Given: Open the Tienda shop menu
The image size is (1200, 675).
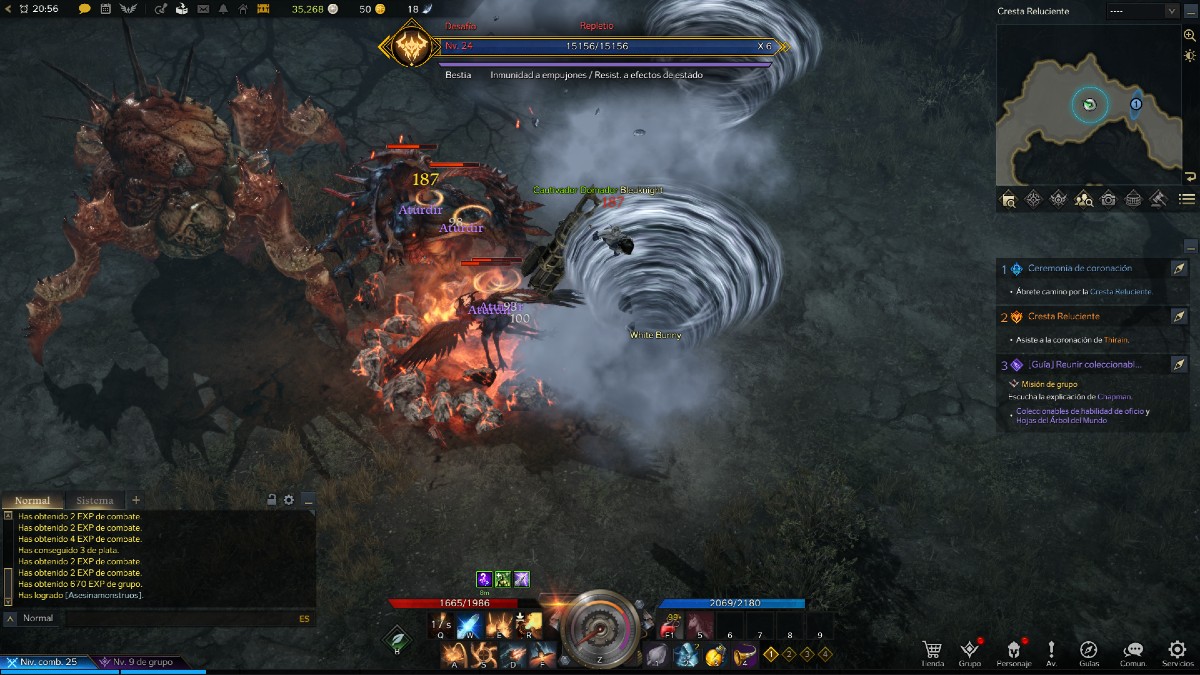Looking at the screenshot, I should click(x=932, y=651).
